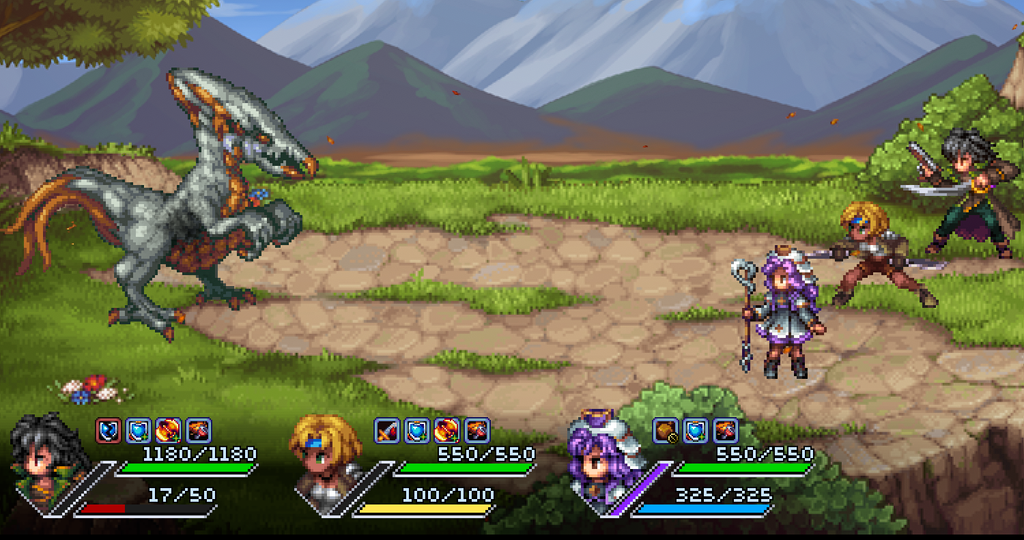1024x540 pixels.
Task: Inspect the dark-haired hero's red-bordered shield status icon
Action: [108, 430]
